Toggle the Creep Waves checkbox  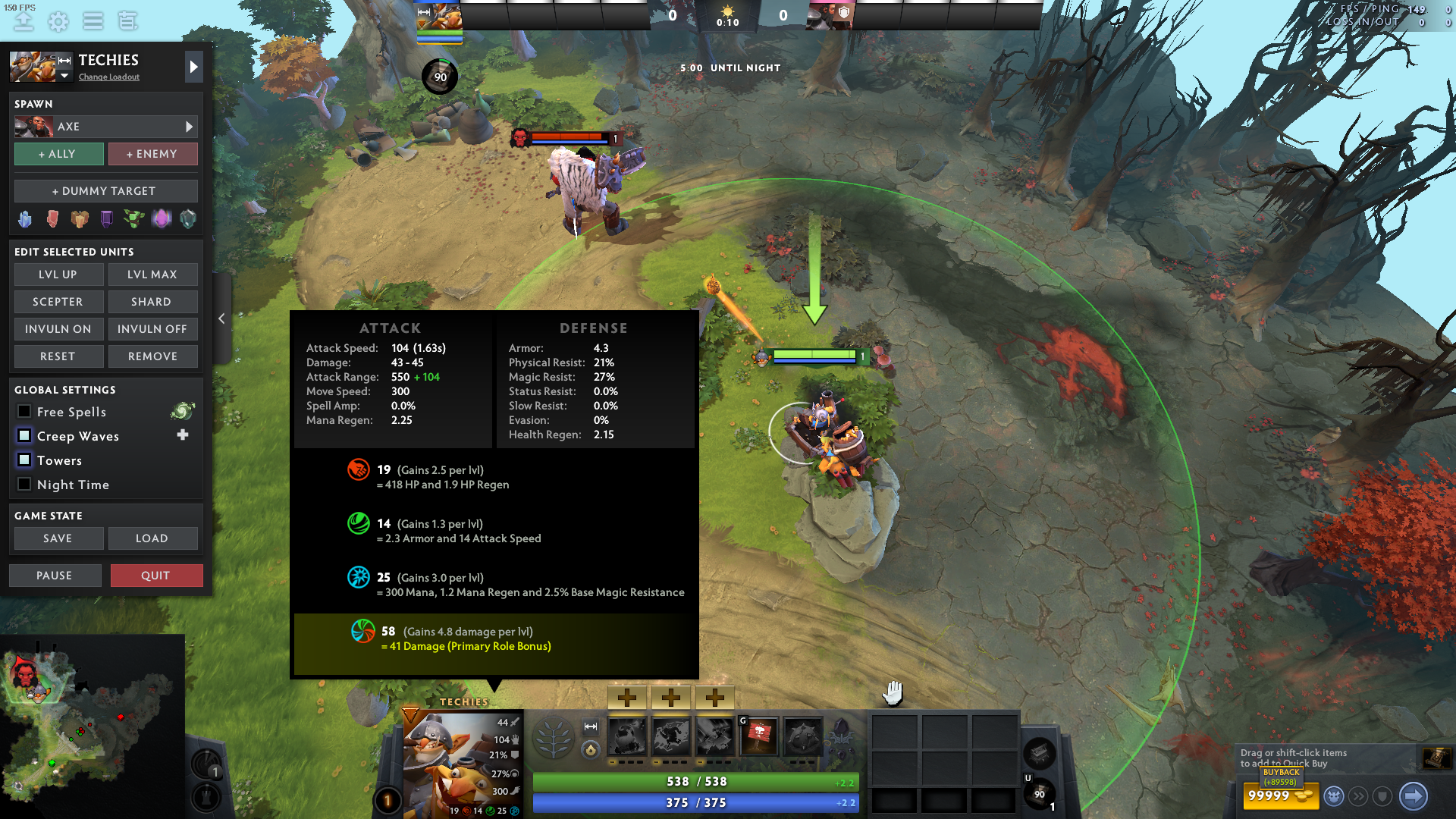pos(24,436)
